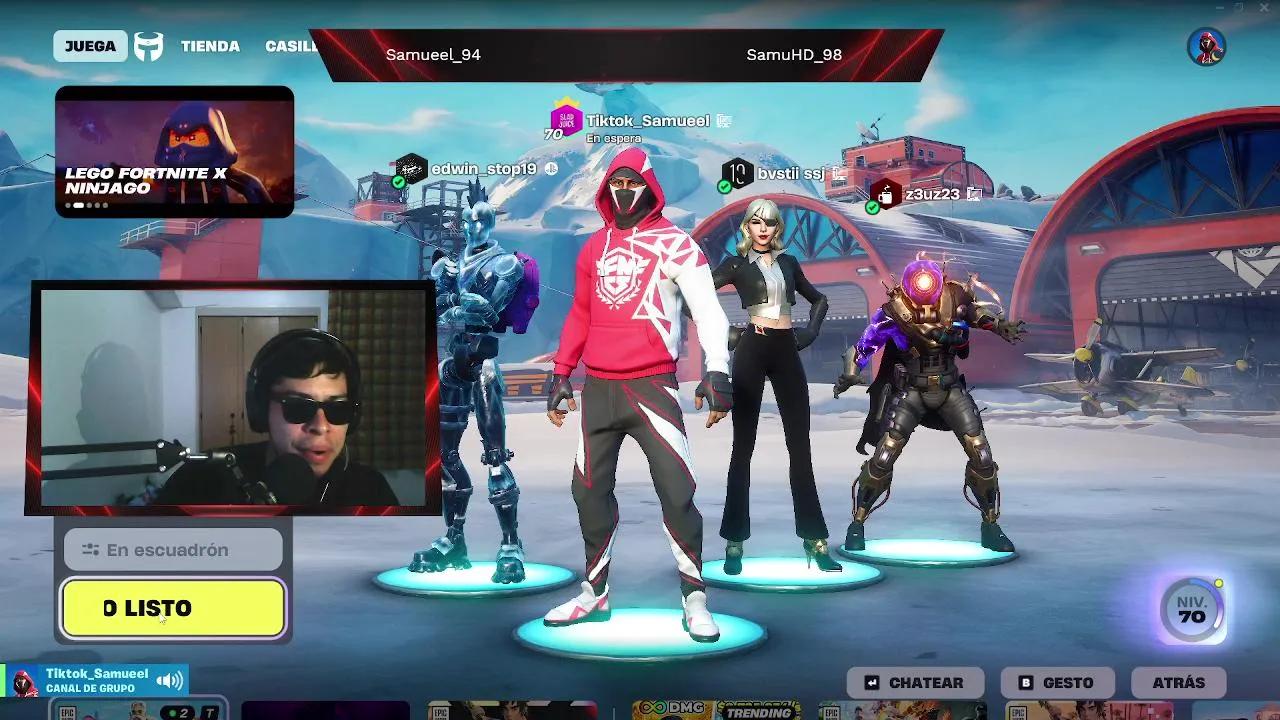1280x720 pixels.
Task: Open the CHATEAR chat panel
Action: (x=915, y=683)
